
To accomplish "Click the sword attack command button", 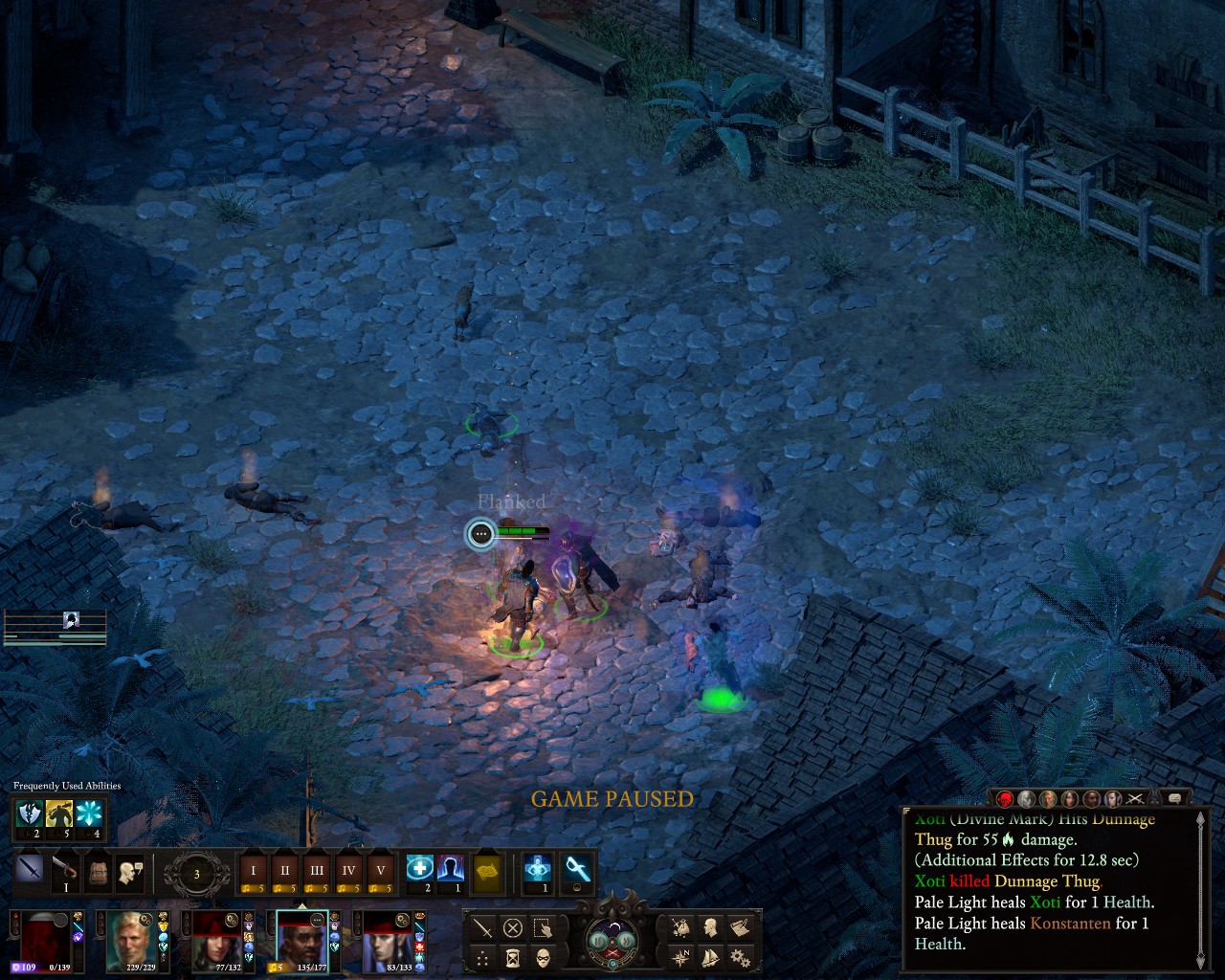I will tap(483, 927).
